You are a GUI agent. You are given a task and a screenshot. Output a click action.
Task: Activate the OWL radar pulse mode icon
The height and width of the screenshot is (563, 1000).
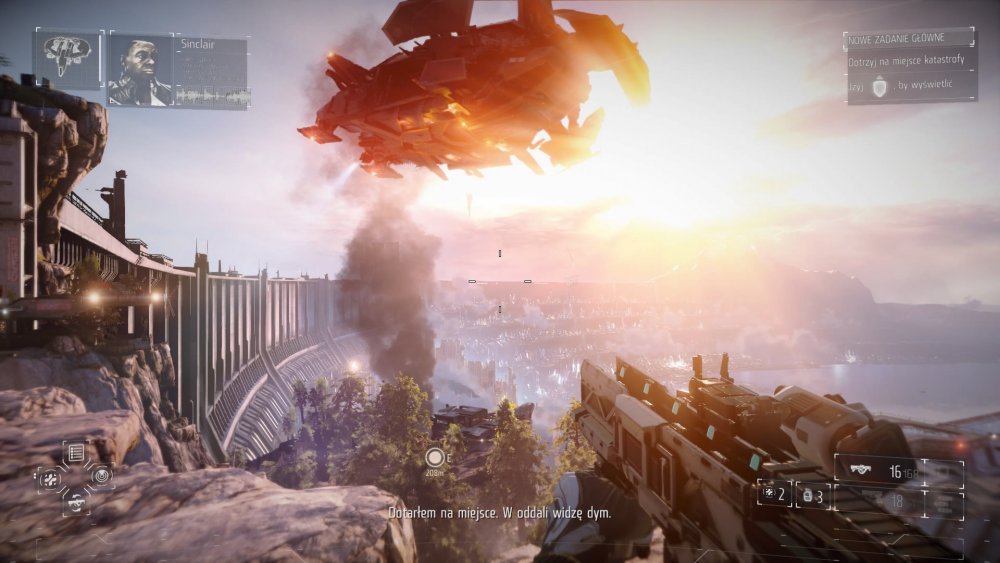point(102,476)
